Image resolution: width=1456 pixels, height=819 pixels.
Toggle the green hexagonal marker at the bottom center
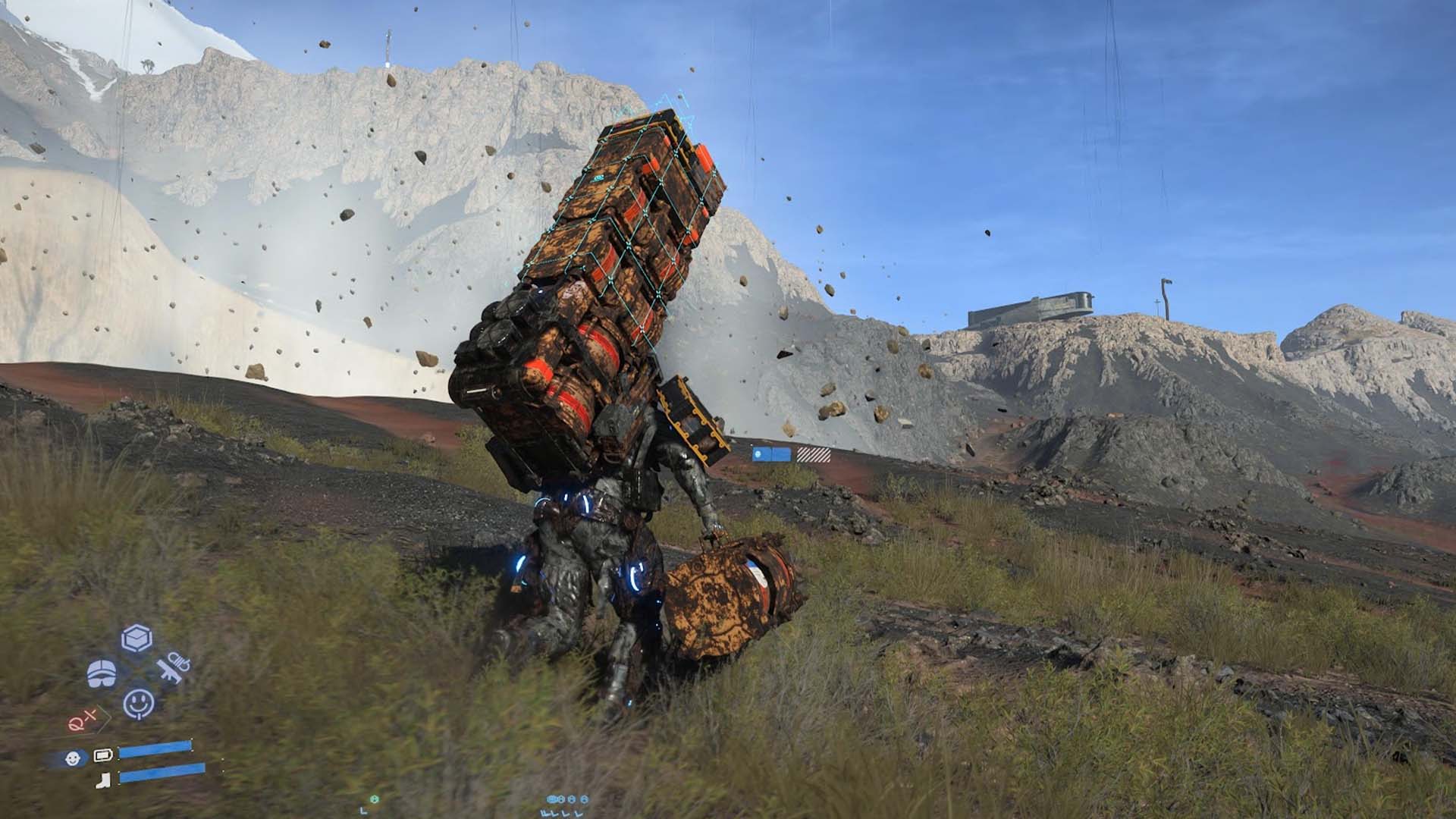(x=375, y=799)
